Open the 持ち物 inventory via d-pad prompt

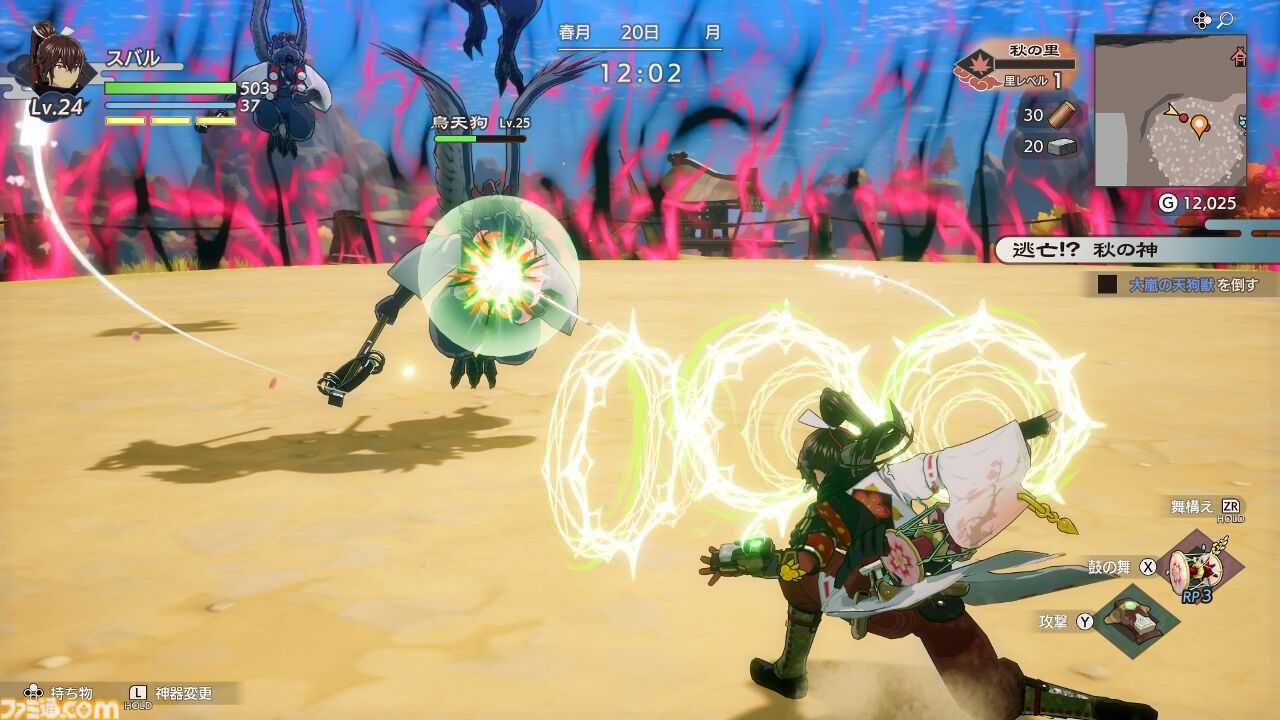[56, 690]
